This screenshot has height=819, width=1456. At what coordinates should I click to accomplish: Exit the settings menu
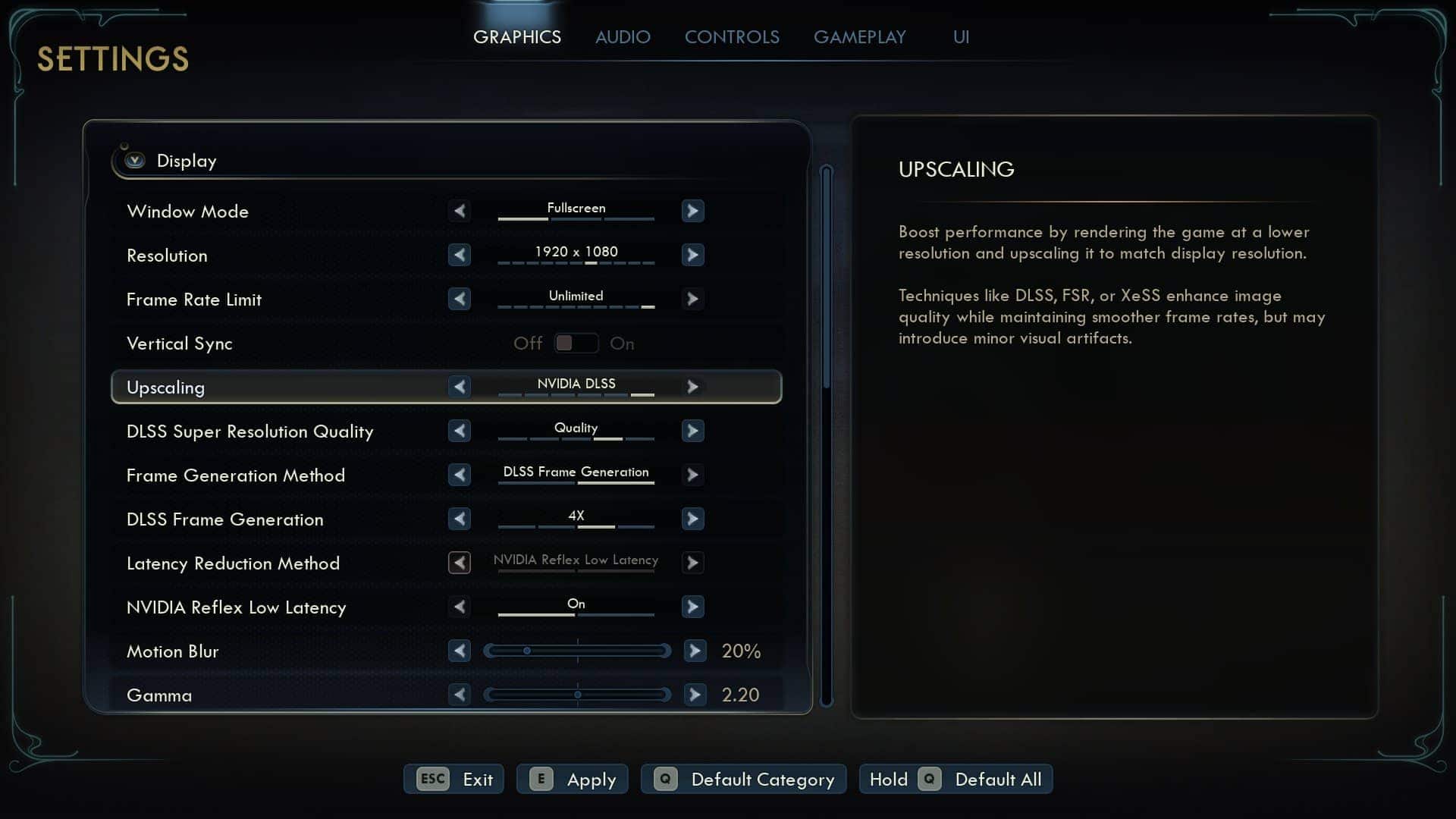pyautogui.click(x=453, y=779)
